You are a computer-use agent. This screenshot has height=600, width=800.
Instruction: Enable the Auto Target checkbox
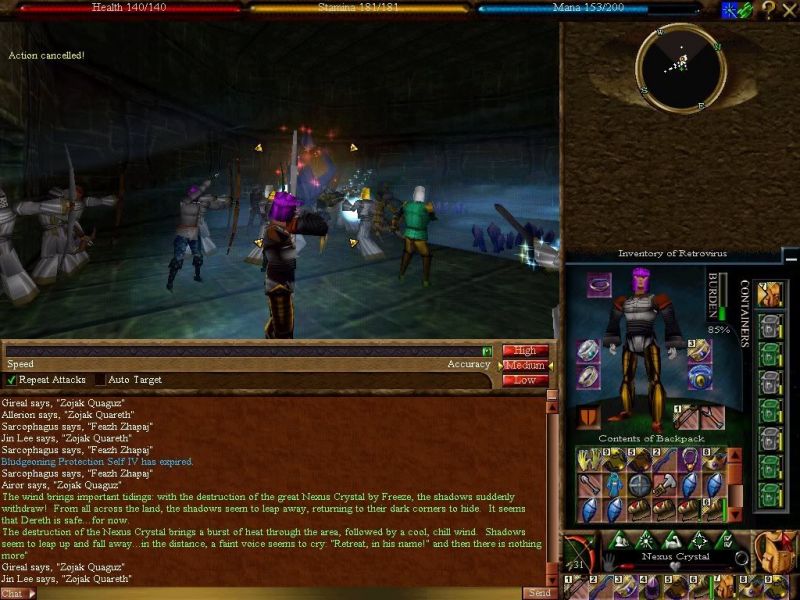tap(100, 380)
